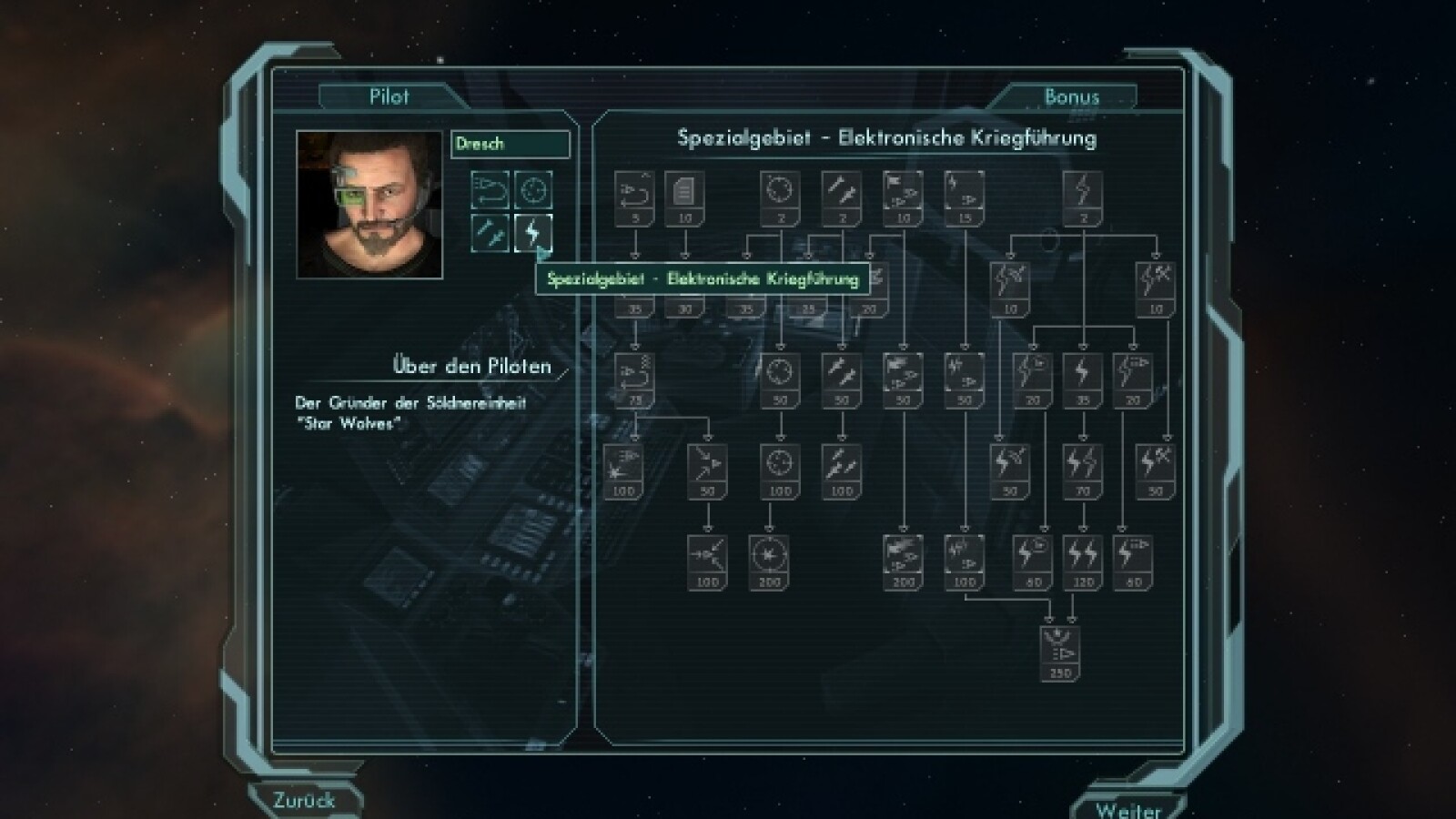This screenshot has height=819, width=1456.
Task: Select the Dresch pilot name field
Action: point(510,144)
